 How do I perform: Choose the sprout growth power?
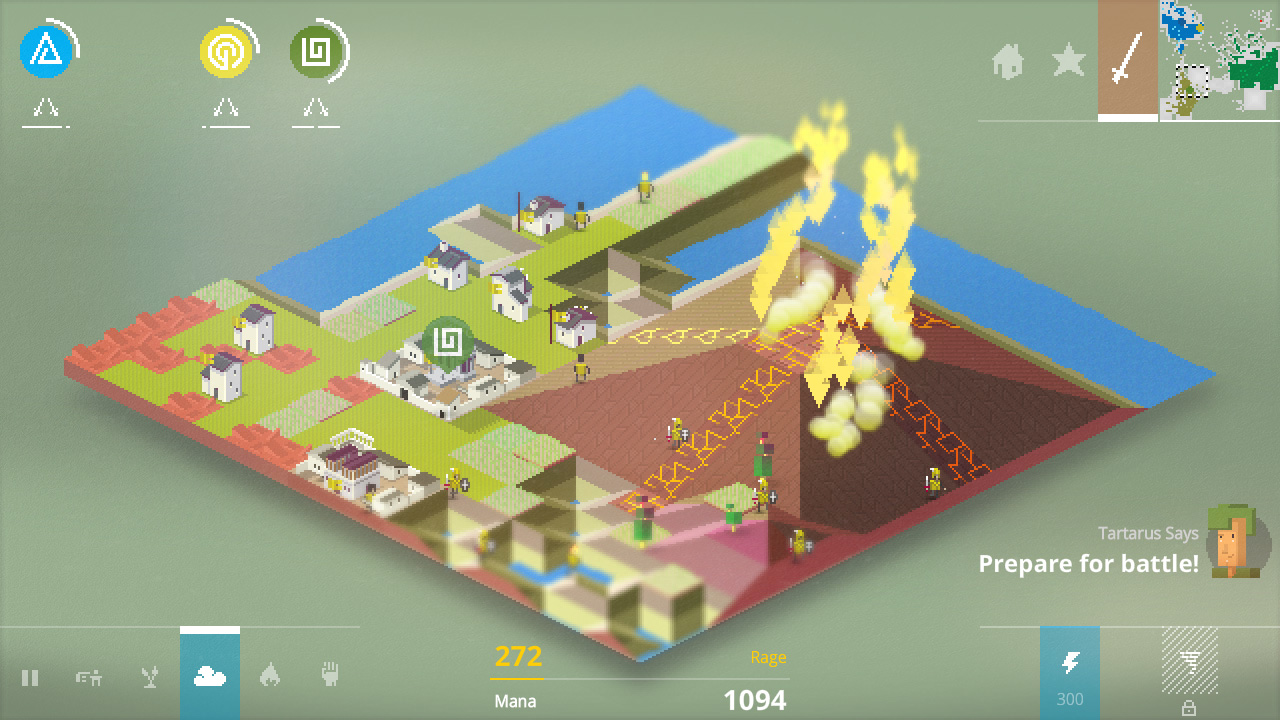(x=150, y=677)
